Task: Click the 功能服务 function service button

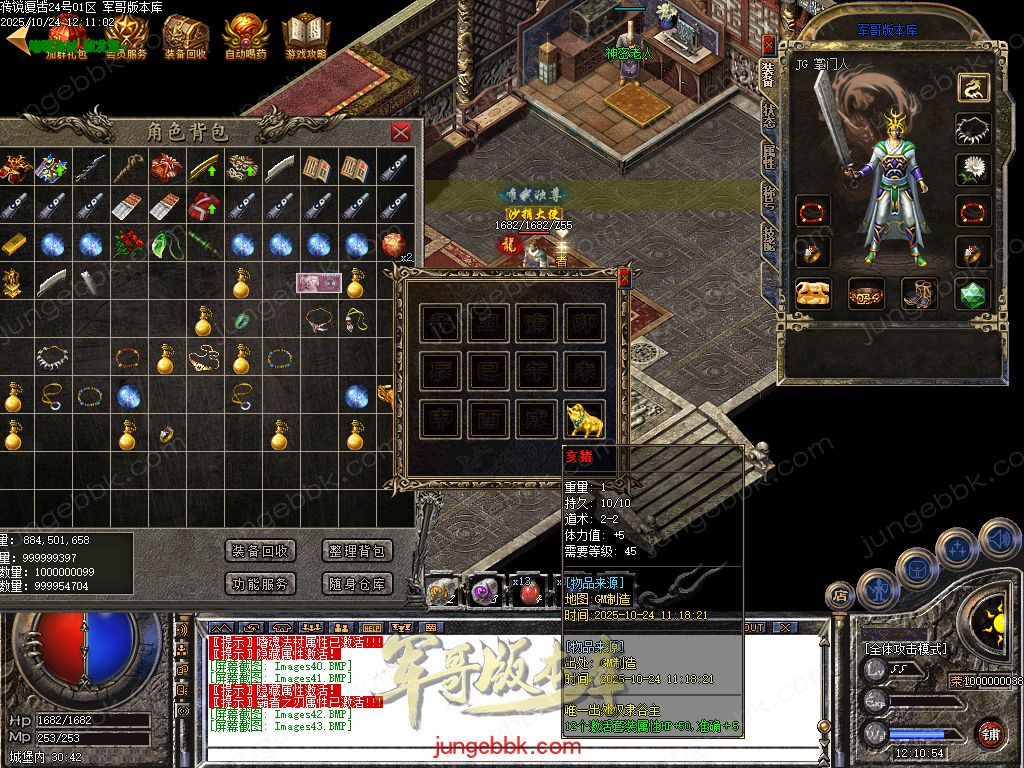Action: pos(260,584)
